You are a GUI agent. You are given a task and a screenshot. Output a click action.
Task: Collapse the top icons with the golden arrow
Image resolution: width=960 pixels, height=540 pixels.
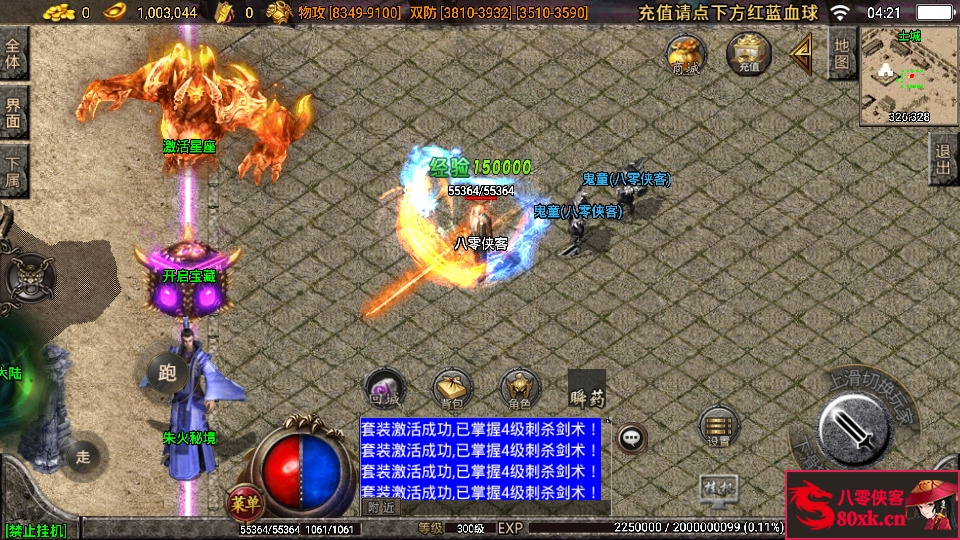coord(801,54)
